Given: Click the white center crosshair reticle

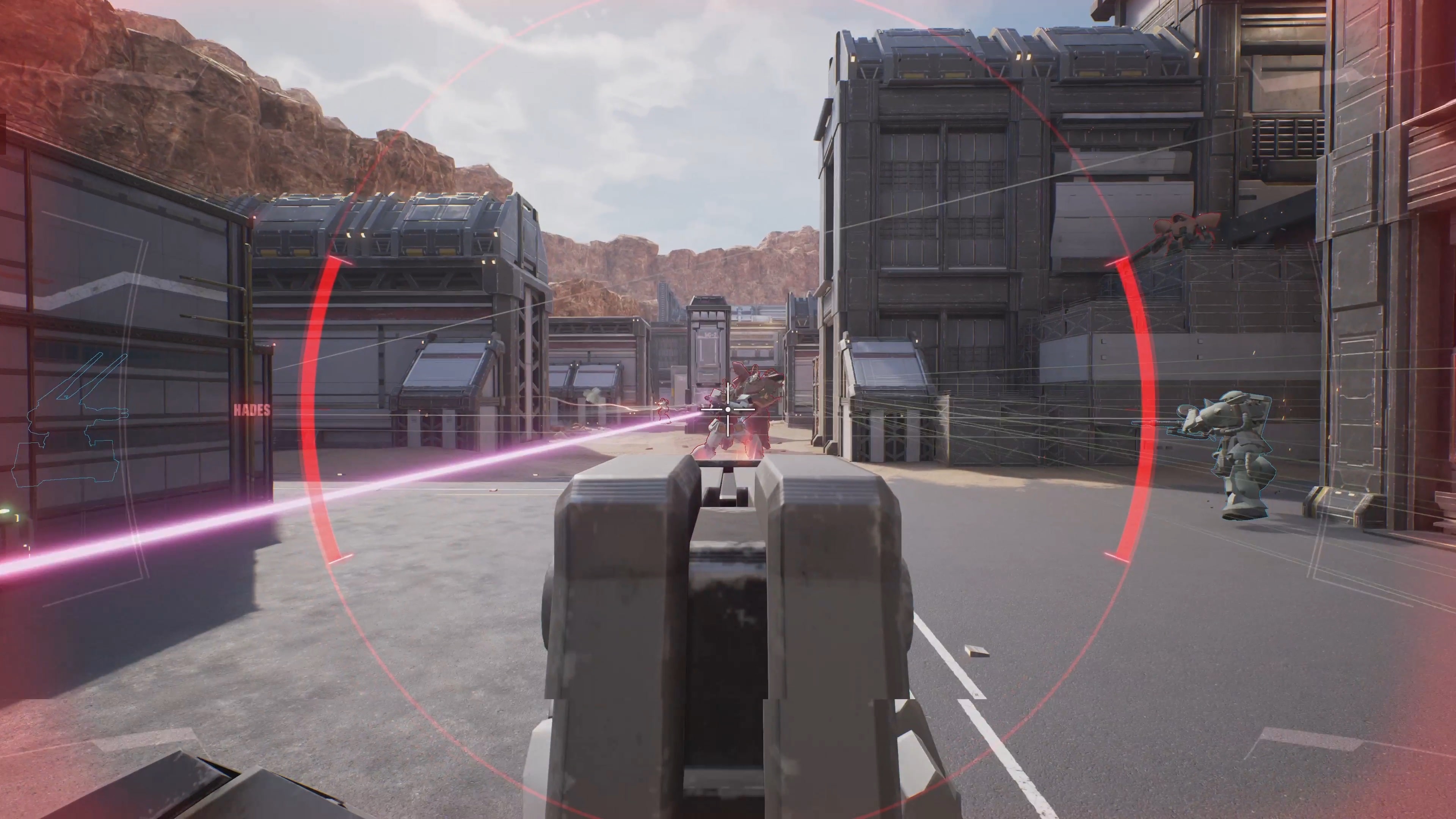Looking at the screenshot, I should point(728,410).
